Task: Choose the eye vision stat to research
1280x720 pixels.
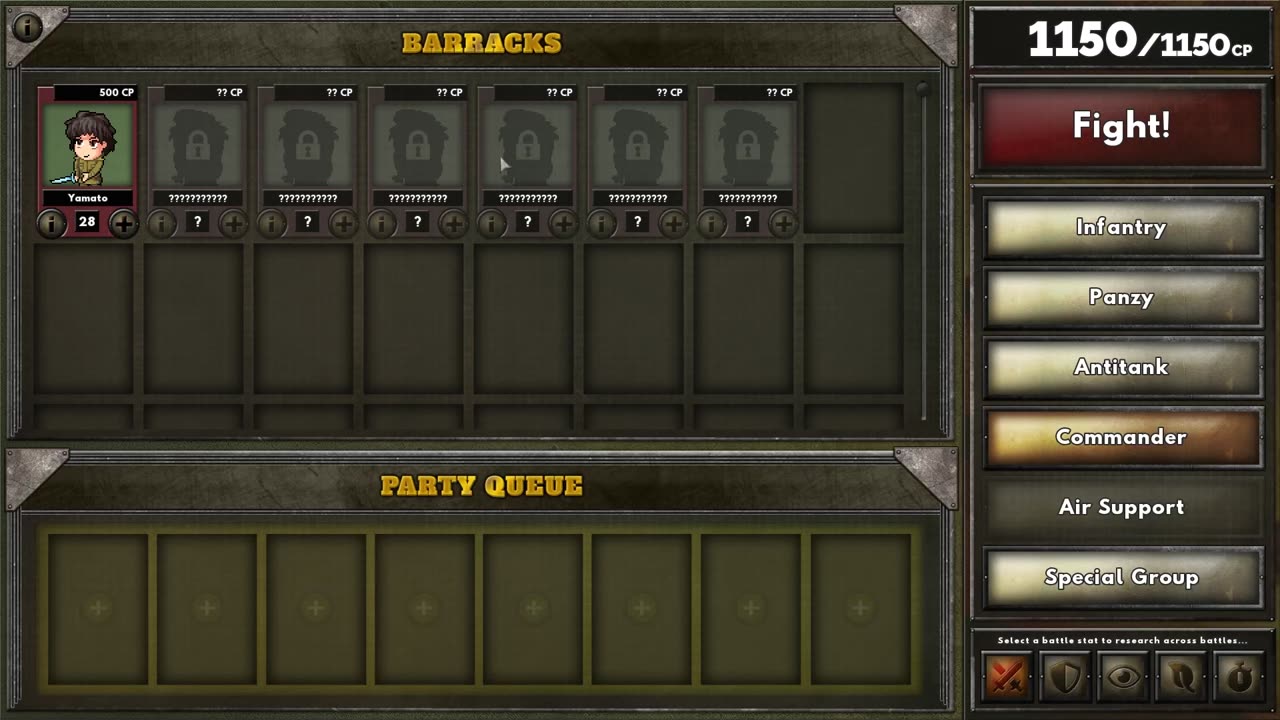Action: (1123, 678)
